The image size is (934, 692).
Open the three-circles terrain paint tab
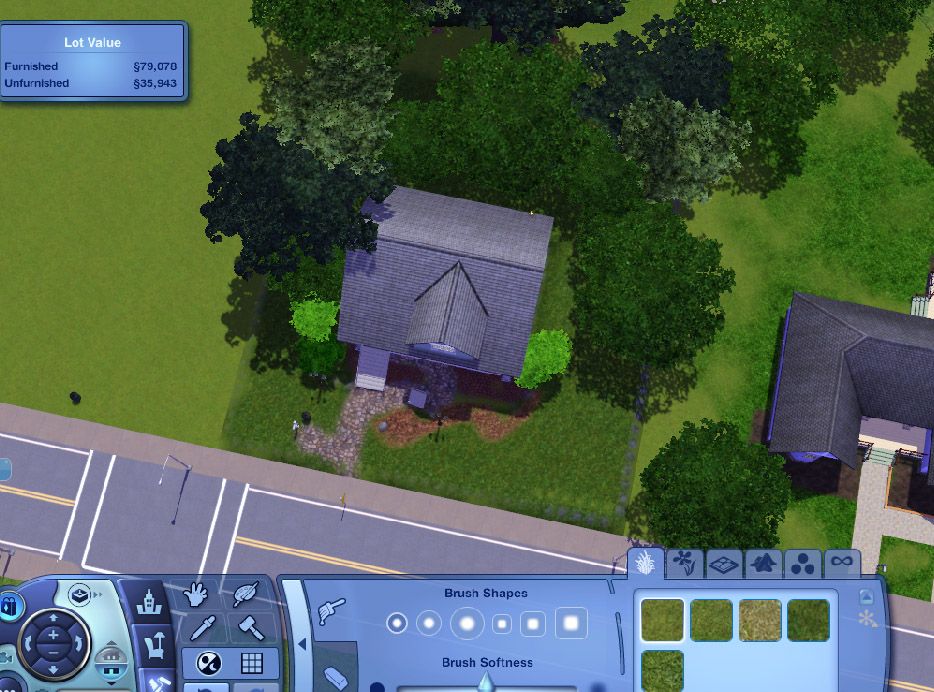click(803, 564)
